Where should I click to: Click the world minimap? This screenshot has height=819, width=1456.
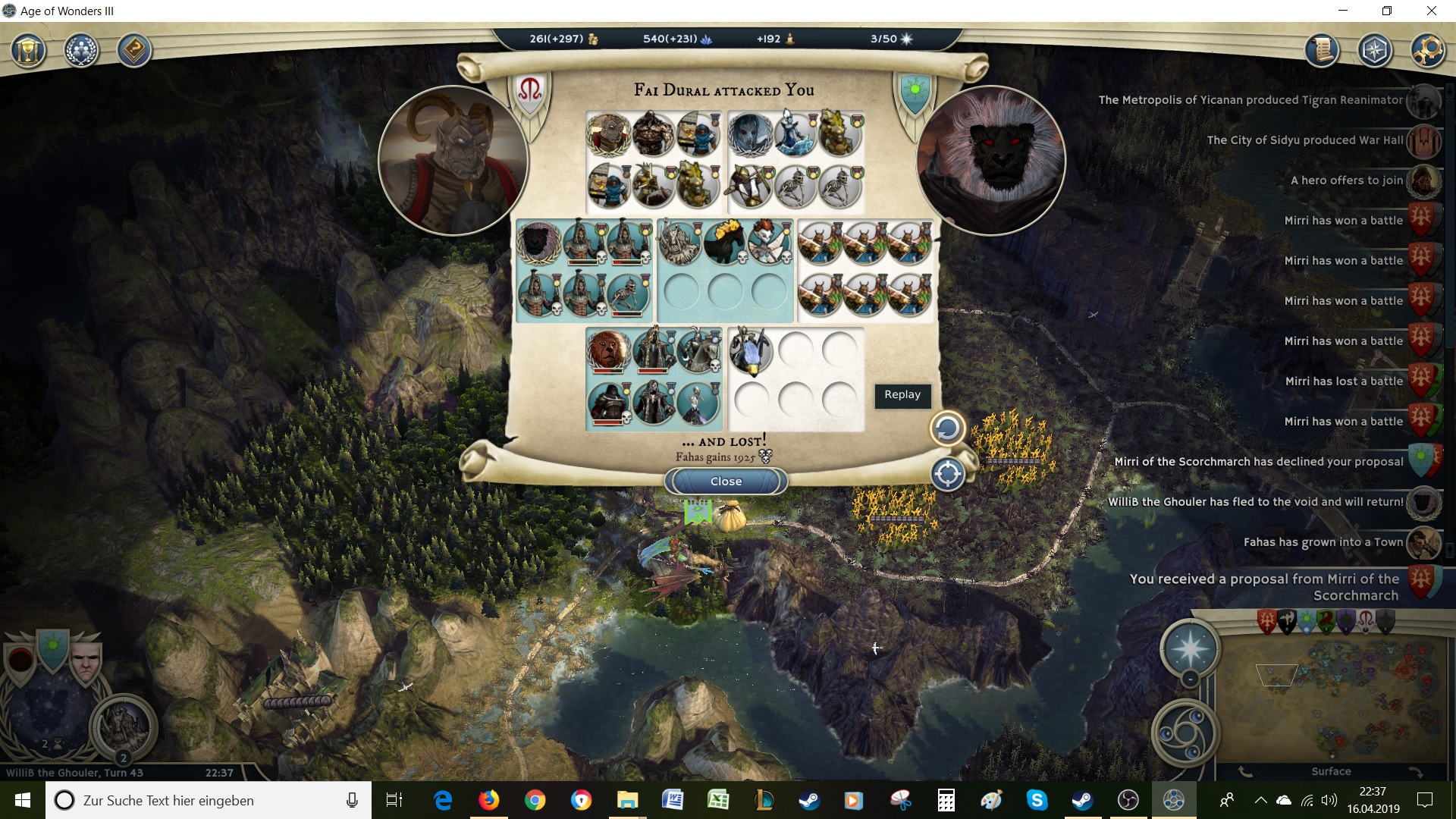1332,698
